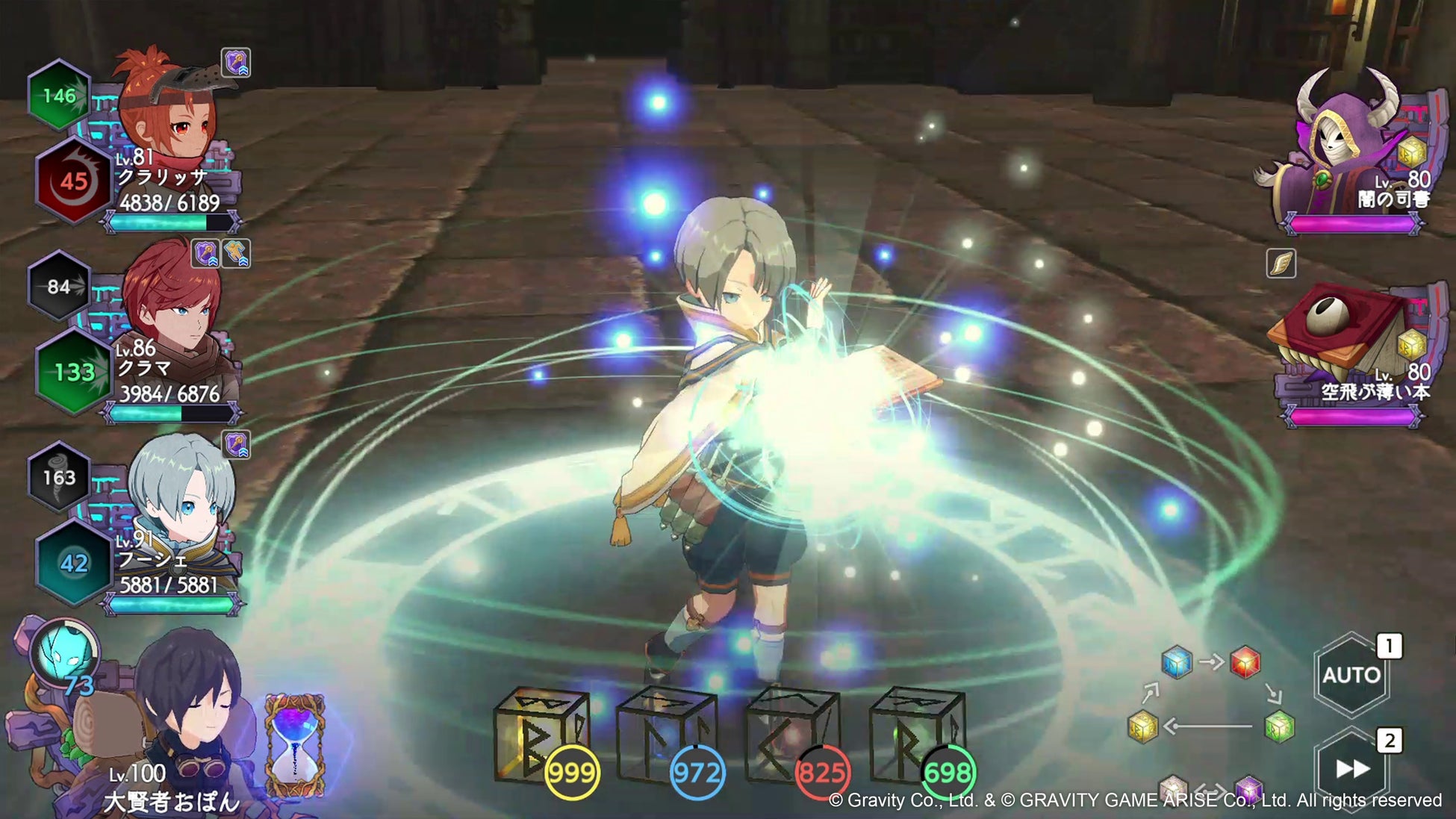Screen dimensions: 1456x819
Task: Use the green rune cube numbered 698
Action: point(918,735)
